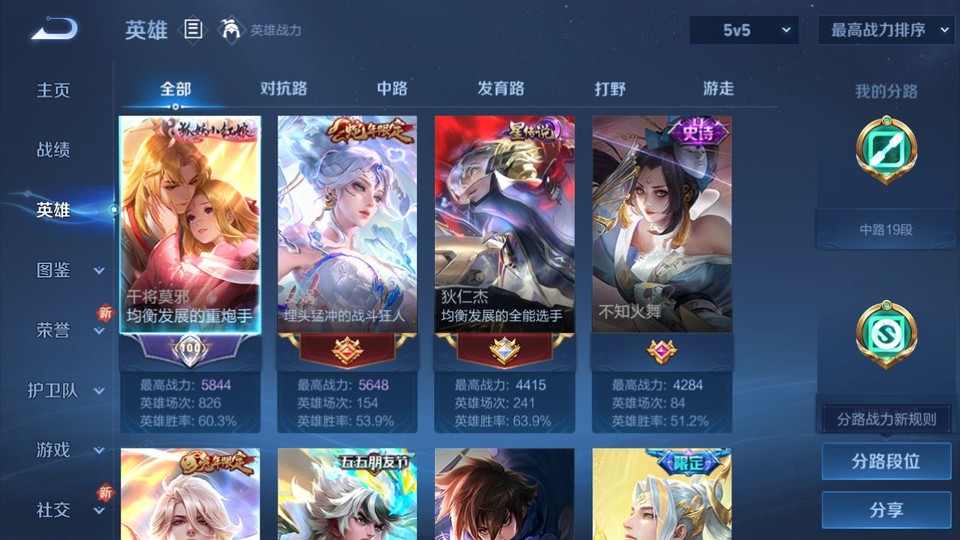960x540 pixels.
Task: Click the 分路段位 button
Action: pyautogui.click(x=886, y=462)
